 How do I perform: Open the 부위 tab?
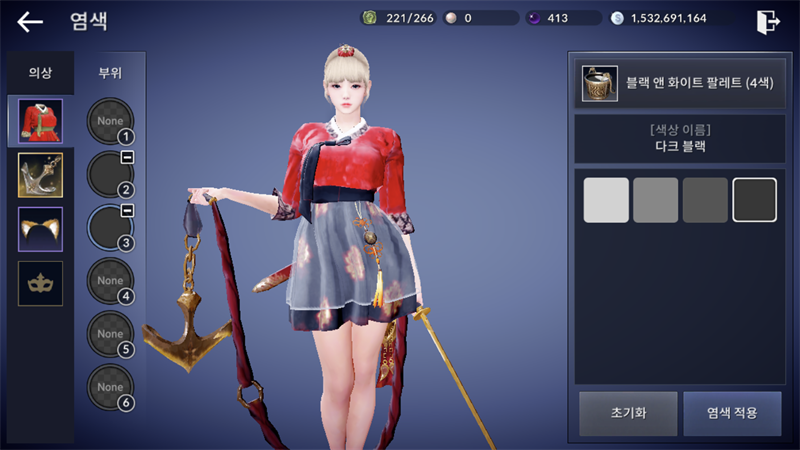tap(110, 73)
